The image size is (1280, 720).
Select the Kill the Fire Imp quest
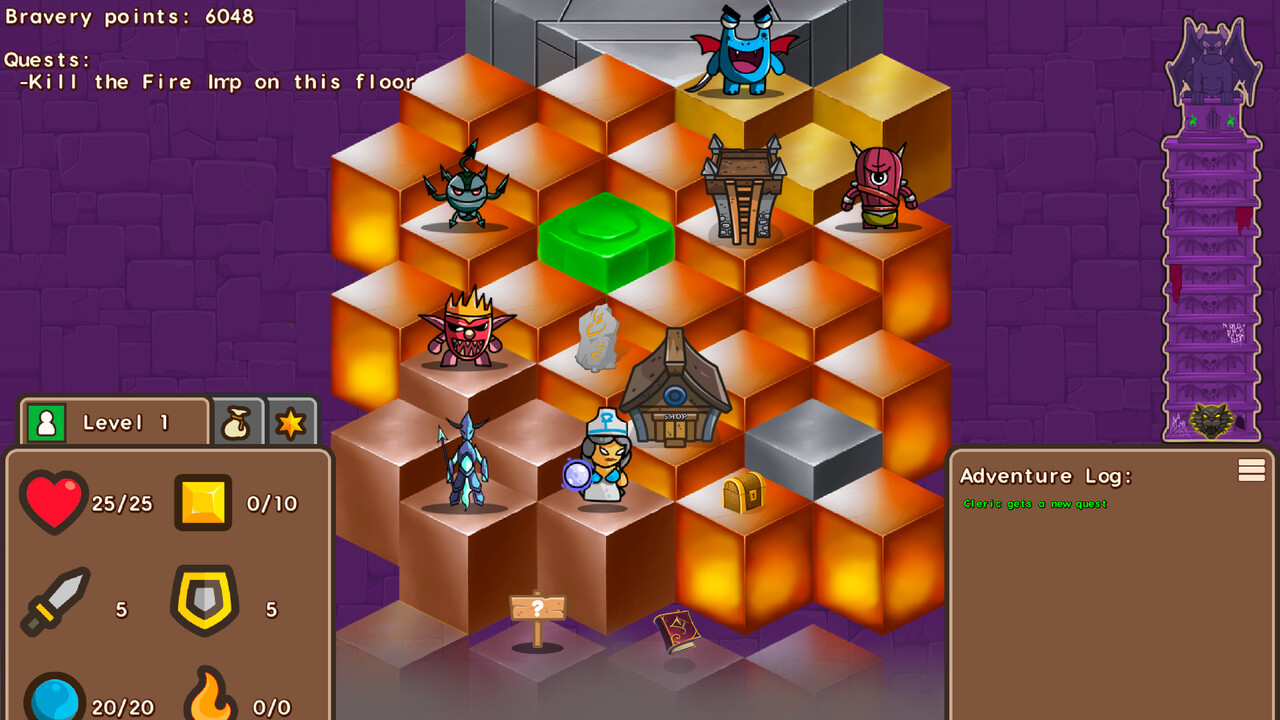tap(216, 83)
